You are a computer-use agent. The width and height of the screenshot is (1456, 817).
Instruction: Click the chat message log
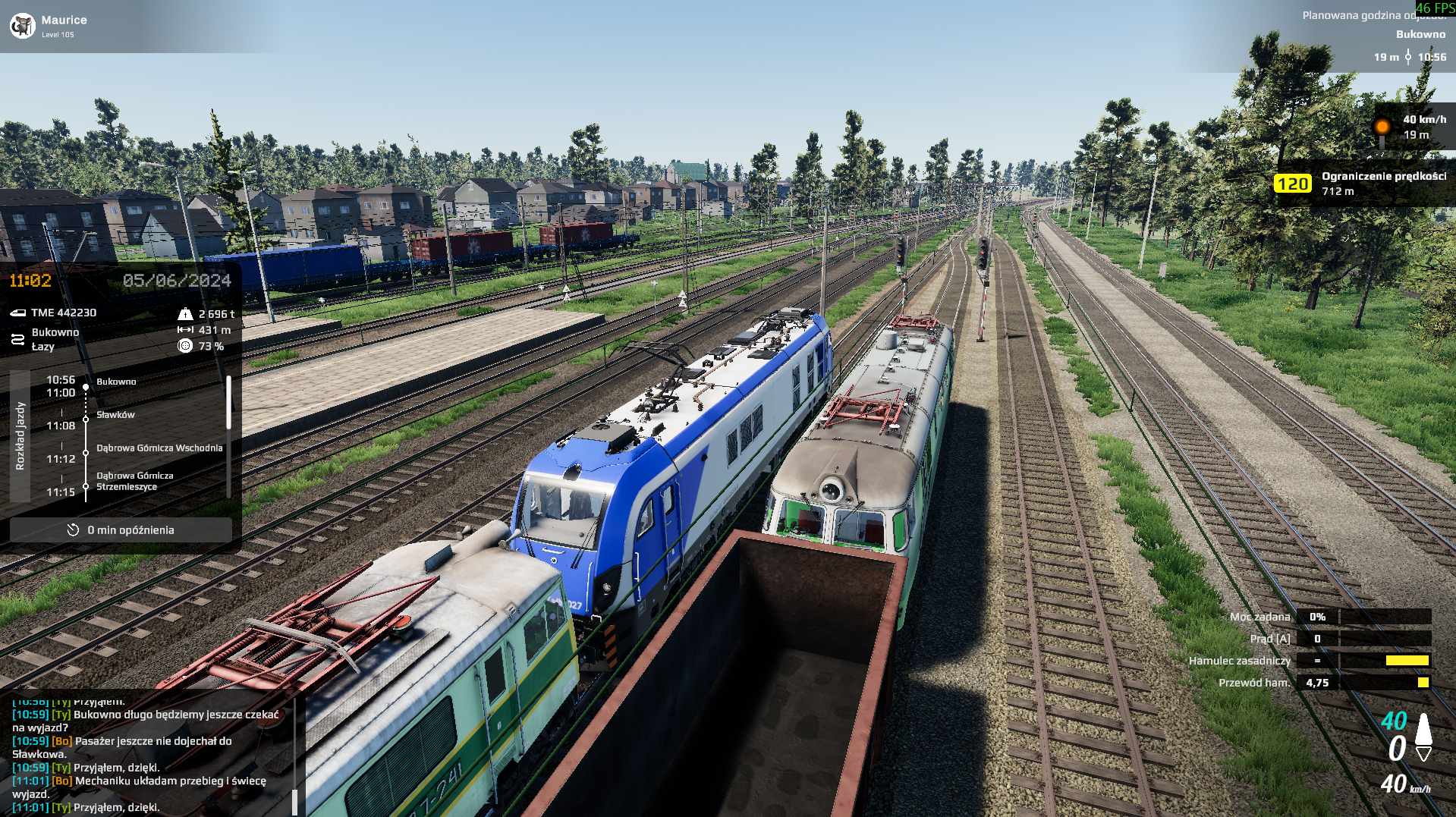pos(148,754)
